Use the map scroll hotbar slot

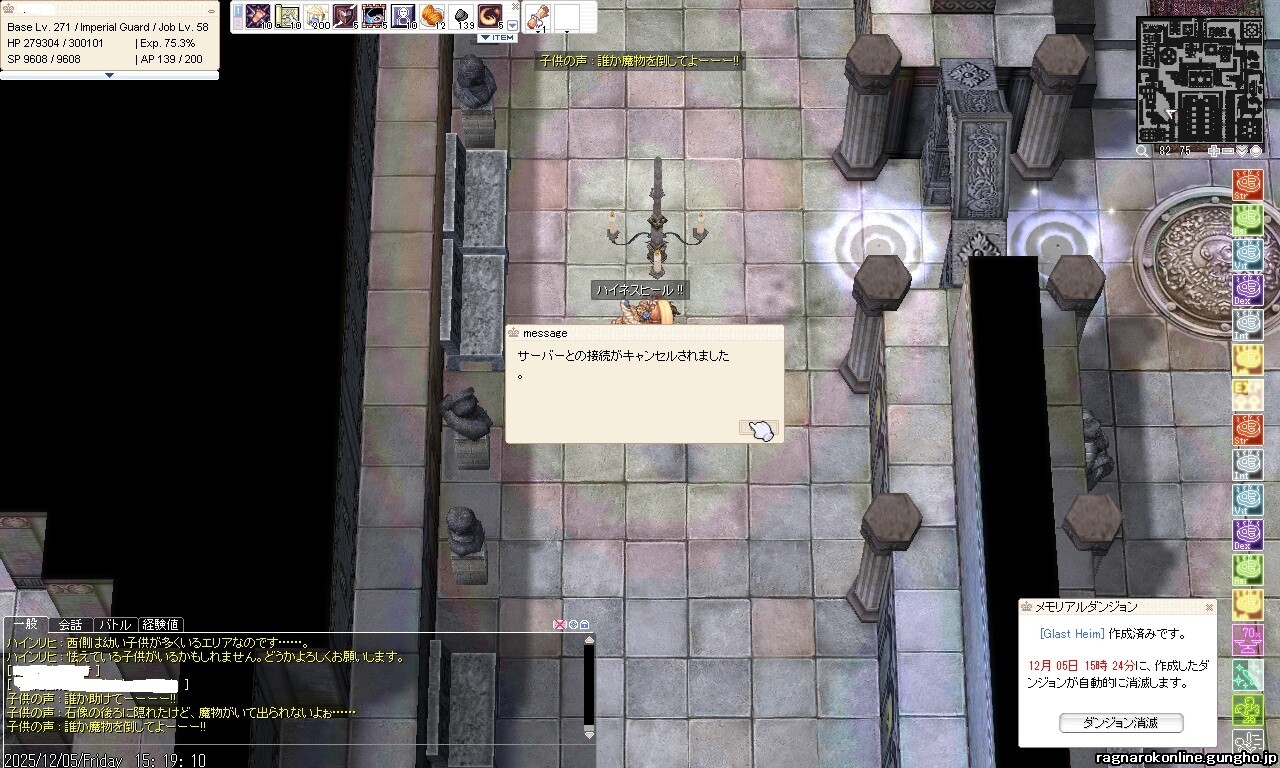tap(287, 16)
